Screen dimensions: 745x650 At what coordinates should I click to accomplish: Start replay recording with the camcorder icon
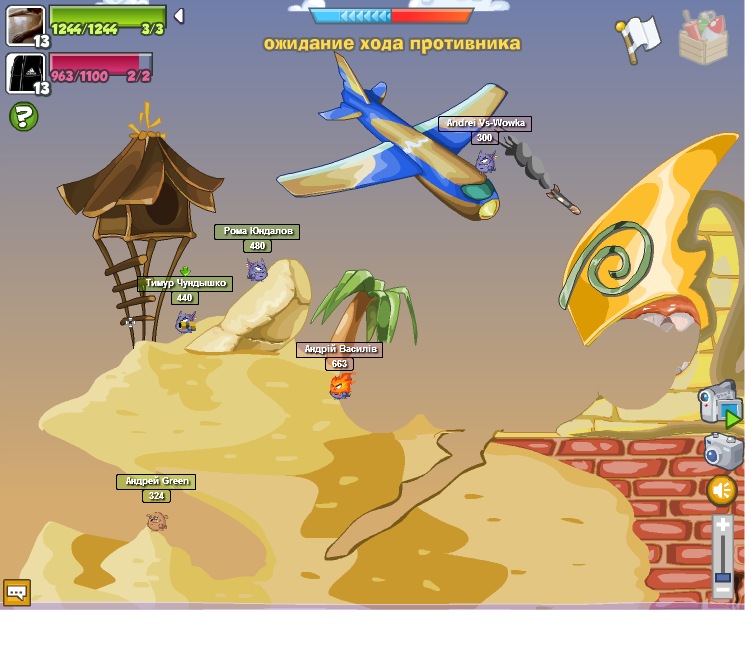pyautogui.click(x=719, y=404)
